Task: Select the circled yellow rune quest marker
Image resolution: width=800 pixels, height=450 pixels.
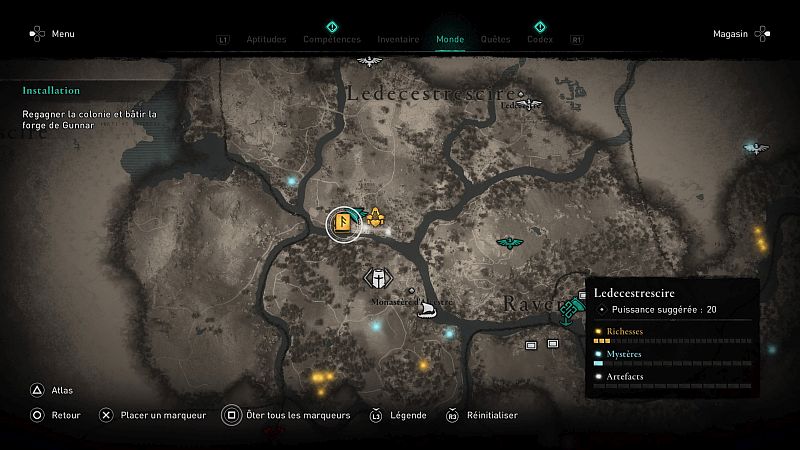Action: coord(343,223)
